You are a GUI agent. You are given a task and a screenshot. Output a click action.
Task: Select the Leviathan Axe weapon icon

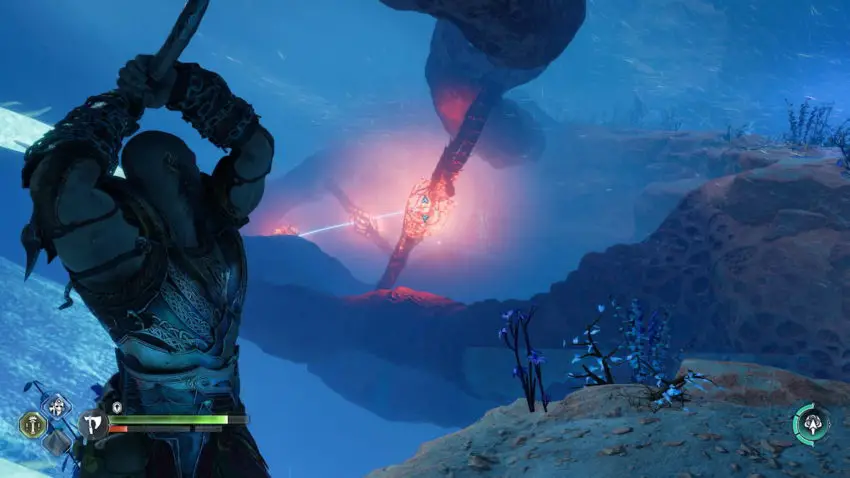tap(93, 424)
